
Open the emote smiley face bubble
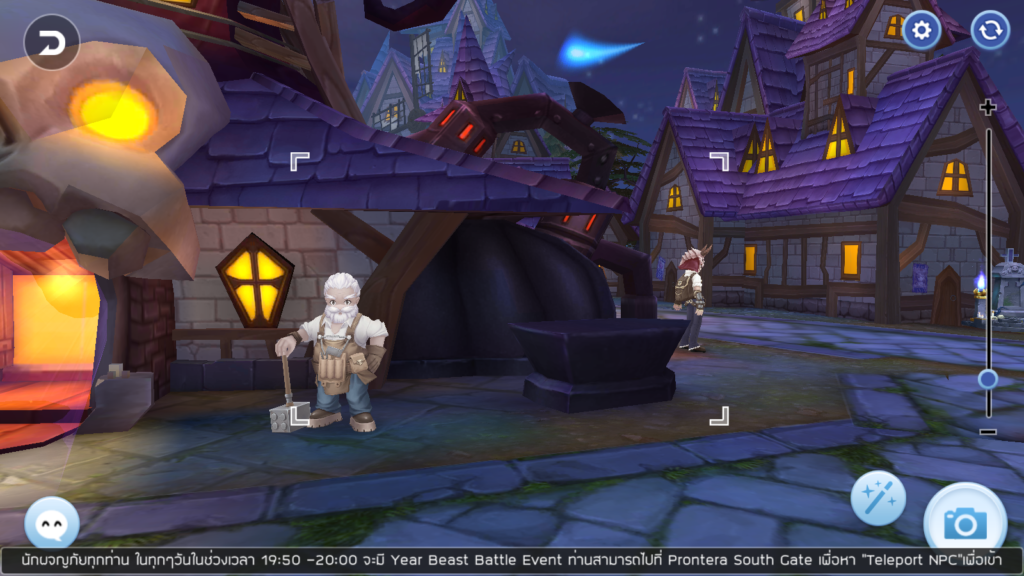coord(51,522)
